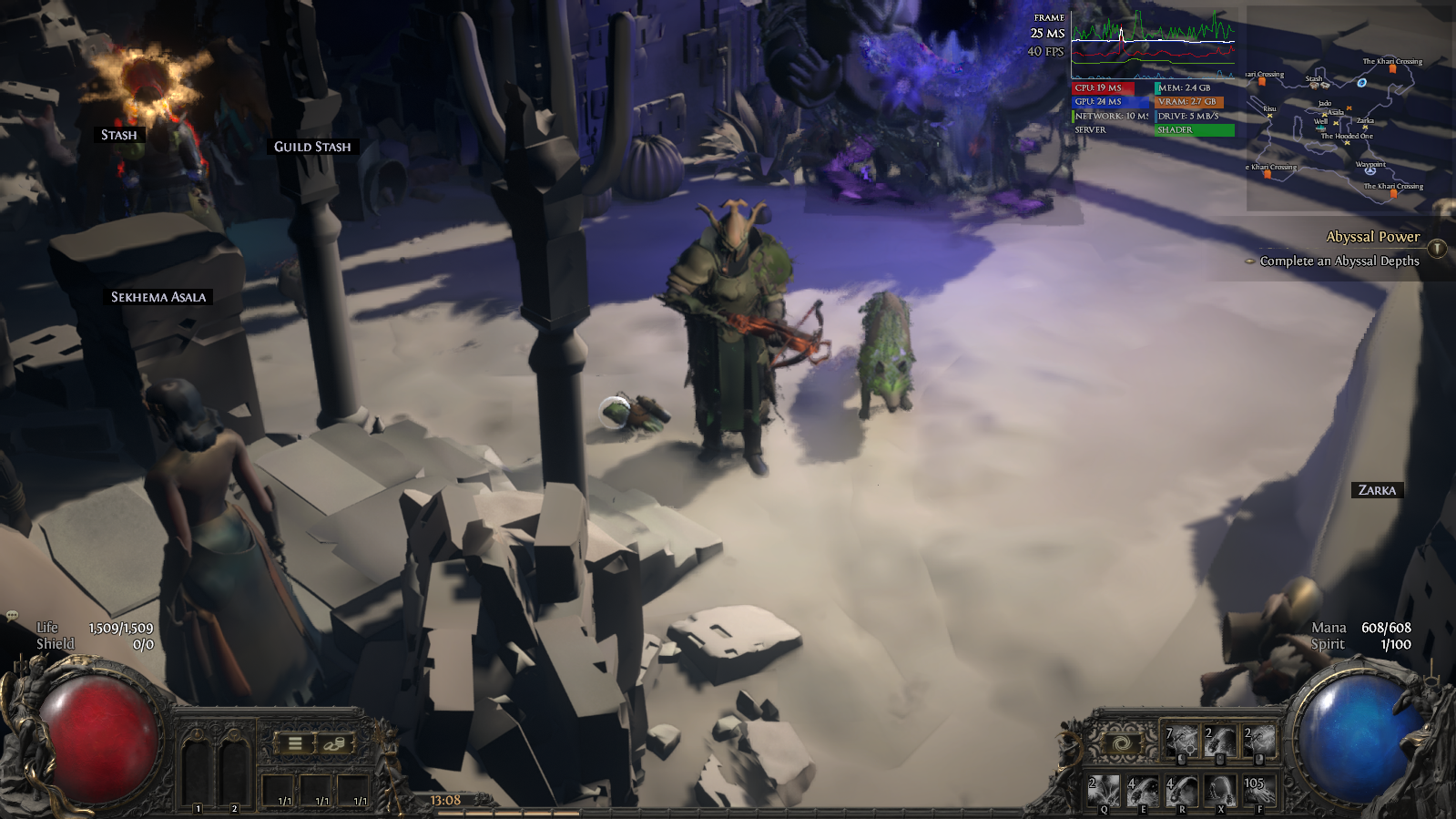Click The Hooded One minimap marker
This screenshot has height=819, width=1456.
[x=1347, y=142]
